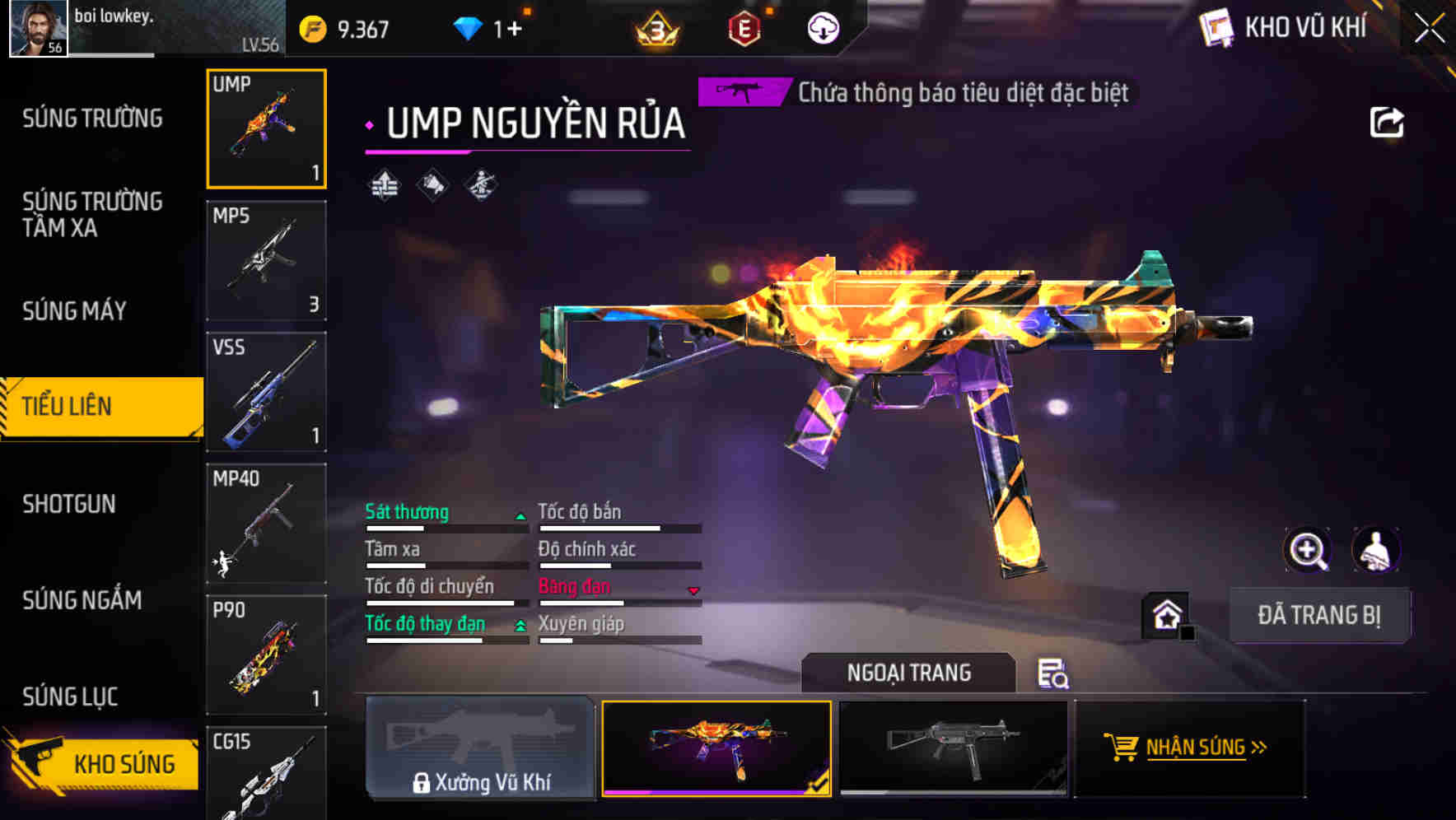Choose the VSS weapon tile

point(266,392)
